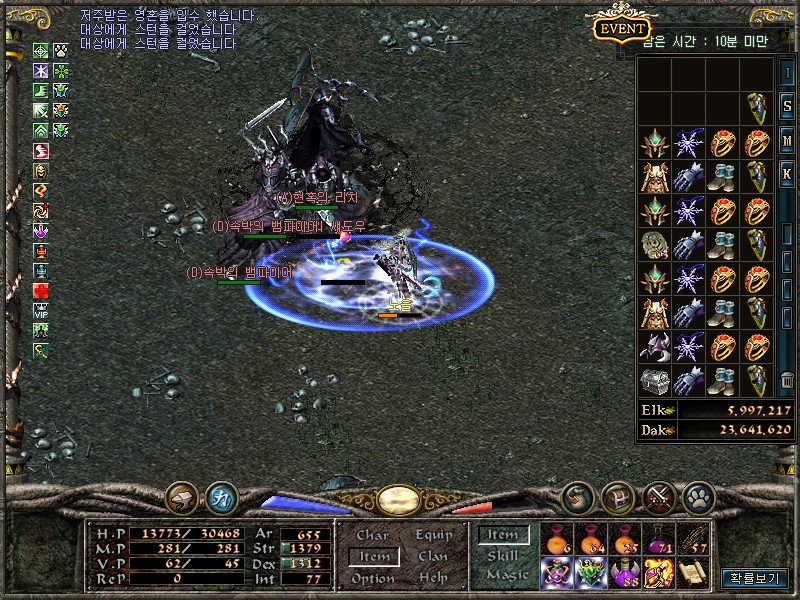800x600 pixels.
Task: Select the S inventory tab
Action: click(787, 108)
